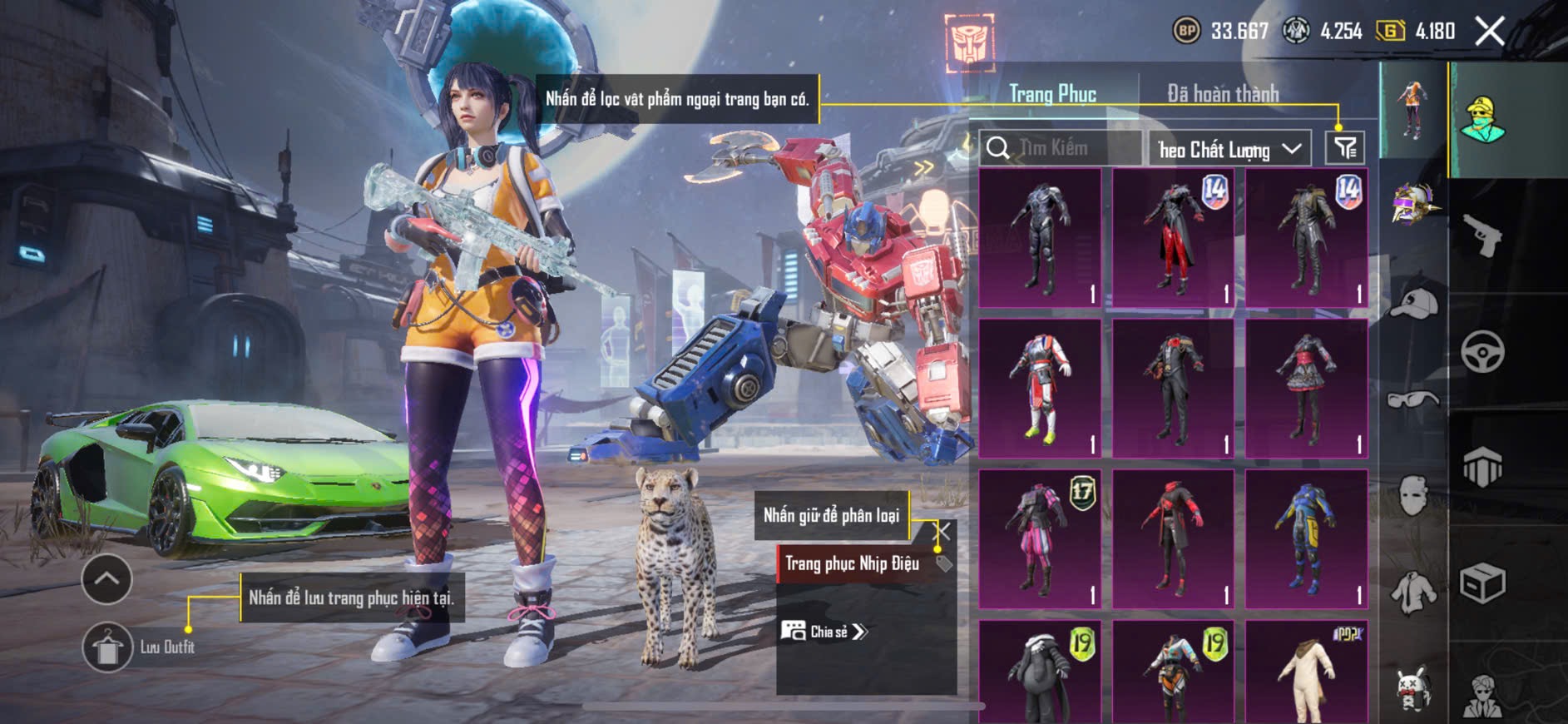The image size is (1568, 724).
Task: Open the crate box category
Action: [1482, 583]
